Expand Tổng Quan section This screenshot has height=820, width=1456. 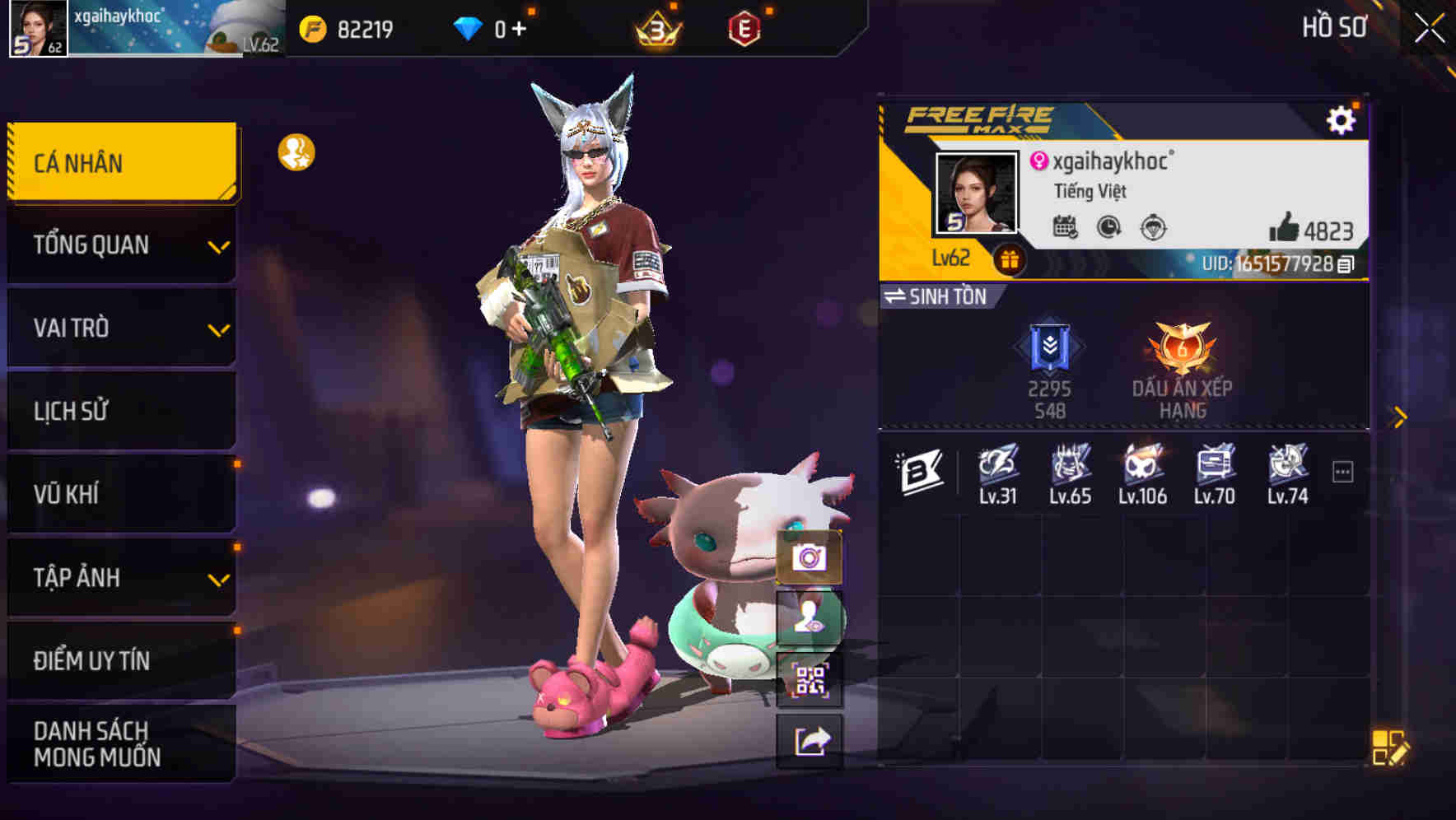click(x=120, y=244)
